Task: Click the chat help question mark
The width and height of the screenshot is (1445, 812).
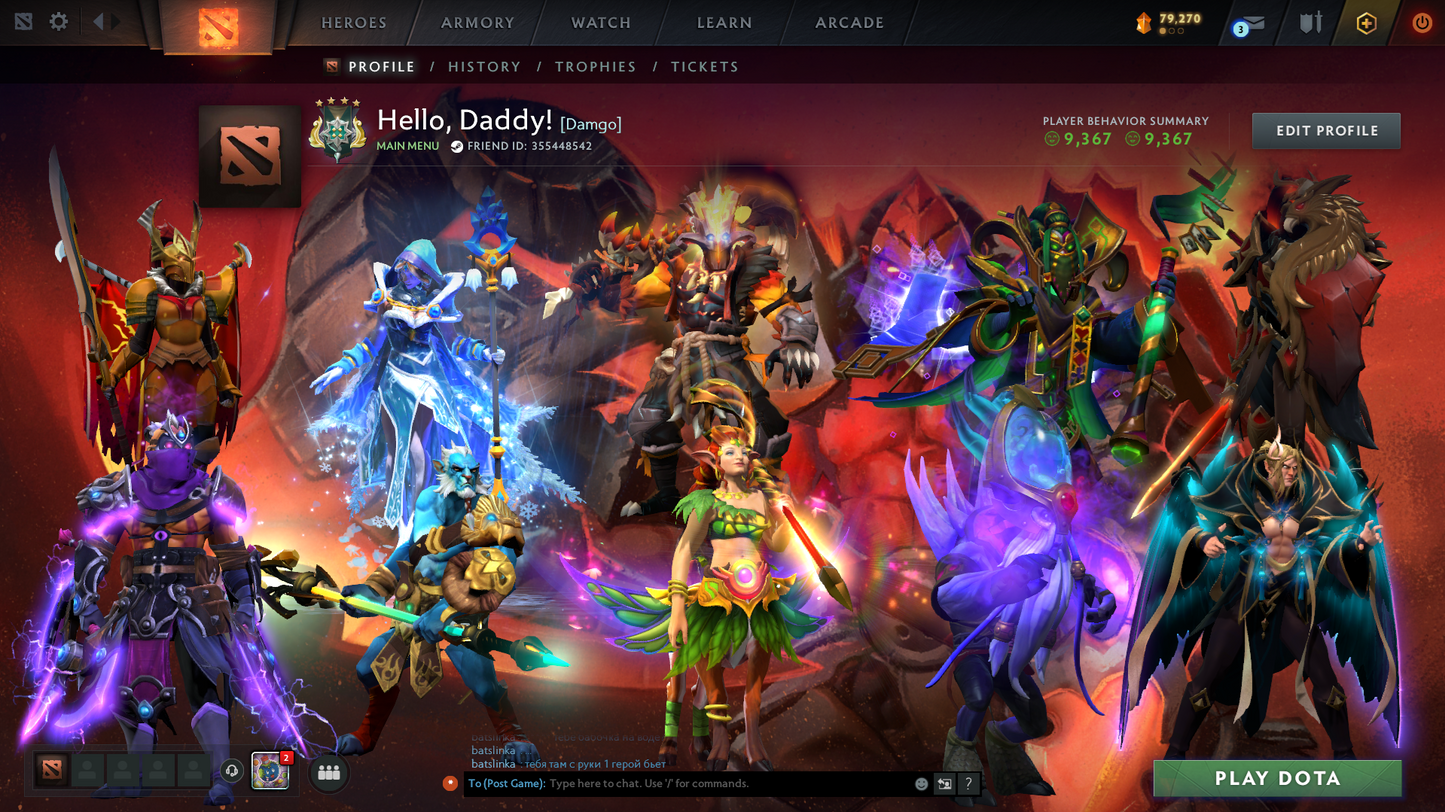Action: coord(968,784)
